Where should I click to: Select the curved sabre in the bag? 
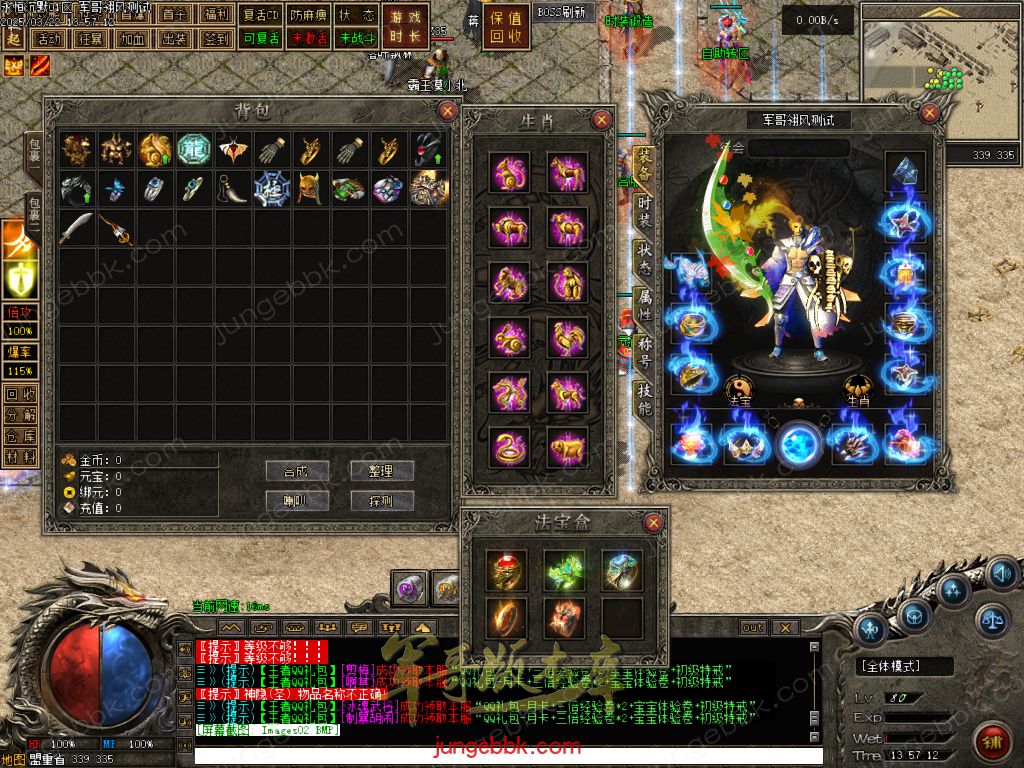pos(77,228)
